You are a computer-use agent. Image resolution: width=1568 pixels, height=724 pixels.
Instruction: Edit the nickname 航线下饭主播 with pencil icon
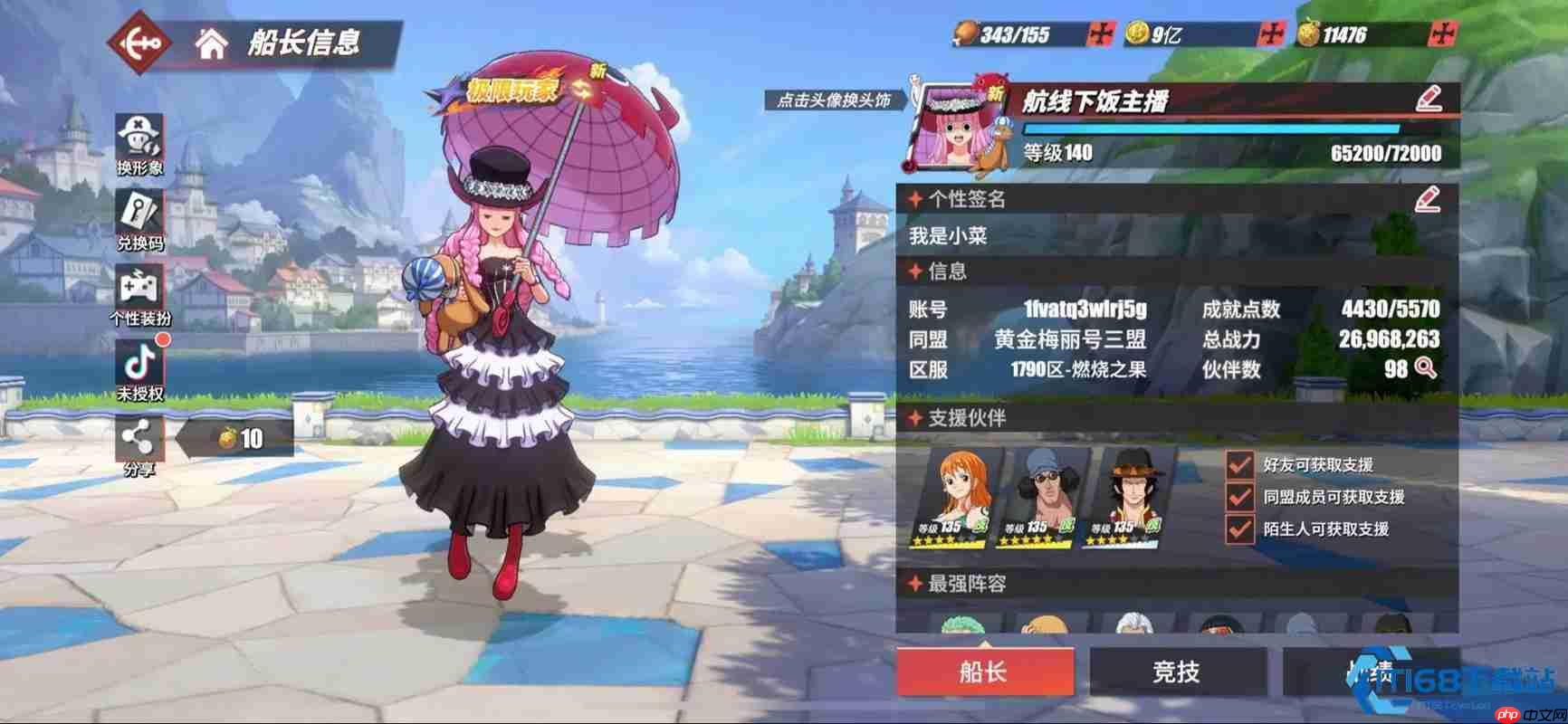[x=1428, y=100]
